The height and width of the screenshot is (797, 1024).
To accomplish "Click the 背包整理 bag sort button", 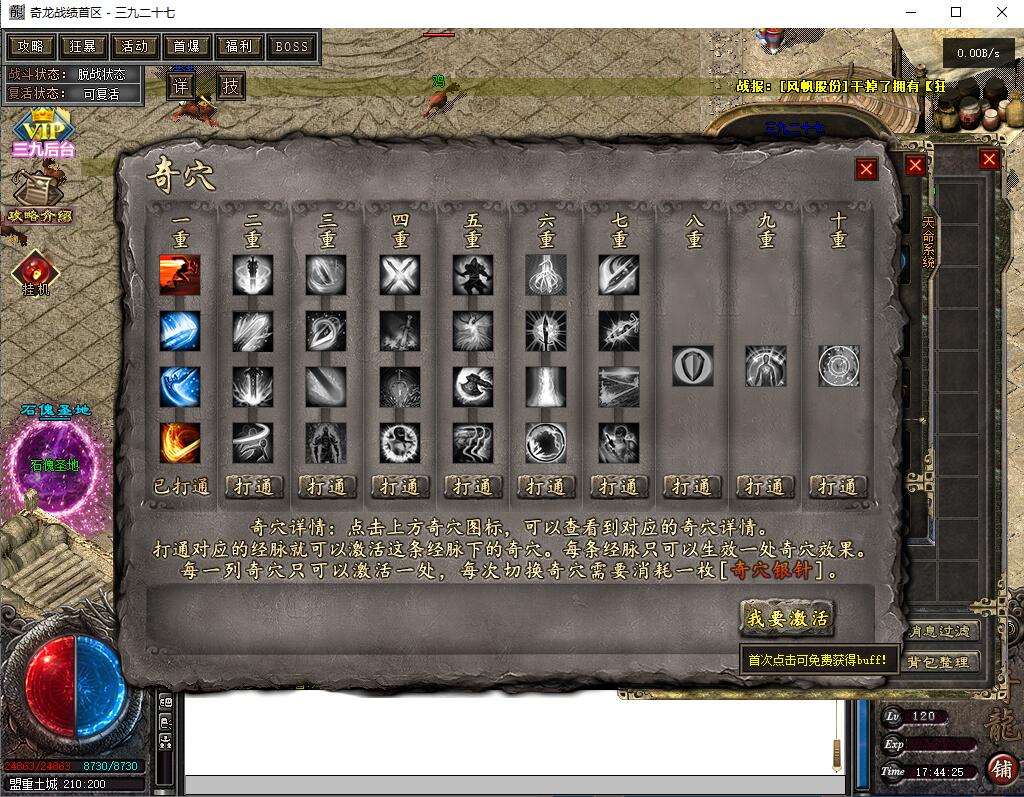I will [939, 662].
